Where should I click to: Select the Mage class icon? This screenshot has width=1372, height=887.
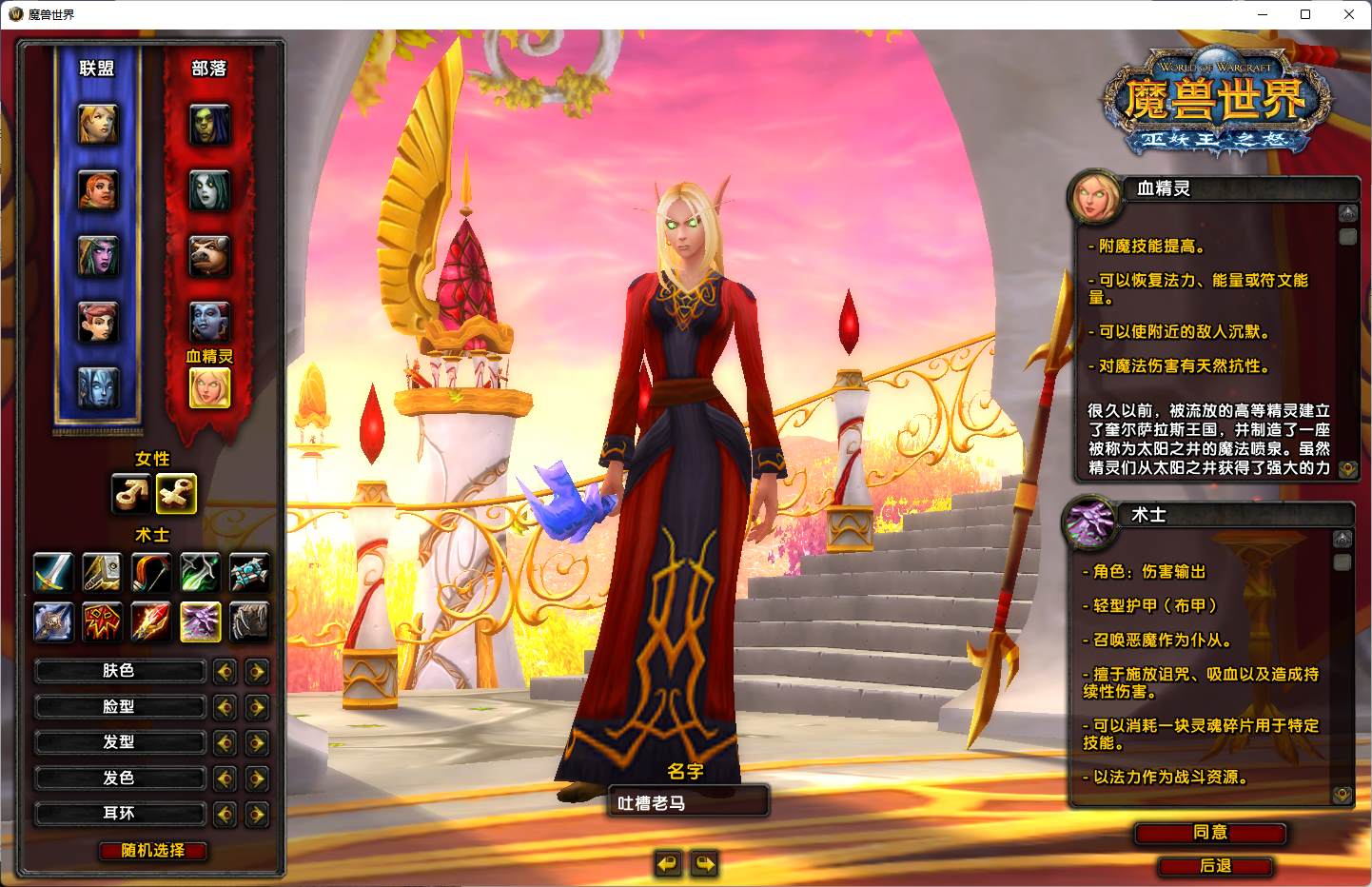(151, 622)
